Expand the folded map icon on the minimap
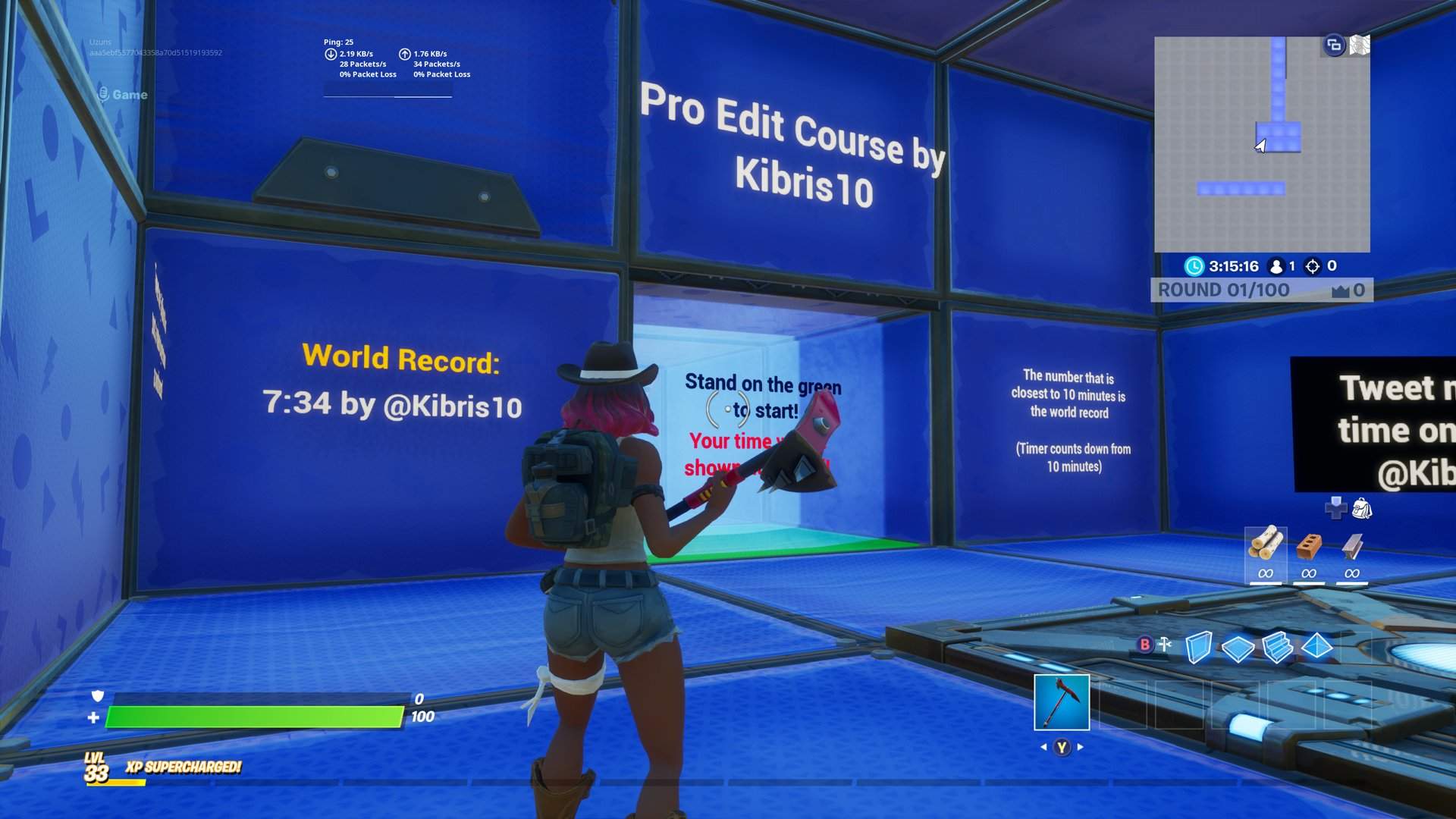This screenshot has height=819, width=1456. pyautogui.click(x=1360, y=47)
